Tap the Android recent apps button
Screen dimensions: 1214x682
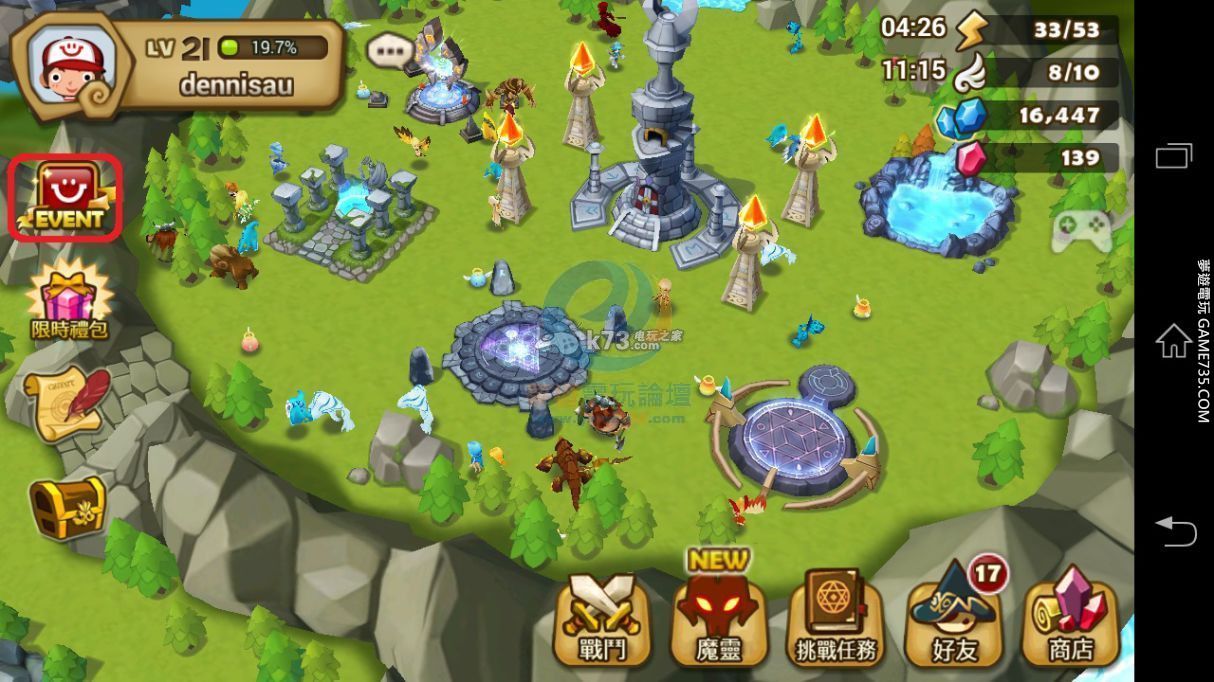point(1174,156)
